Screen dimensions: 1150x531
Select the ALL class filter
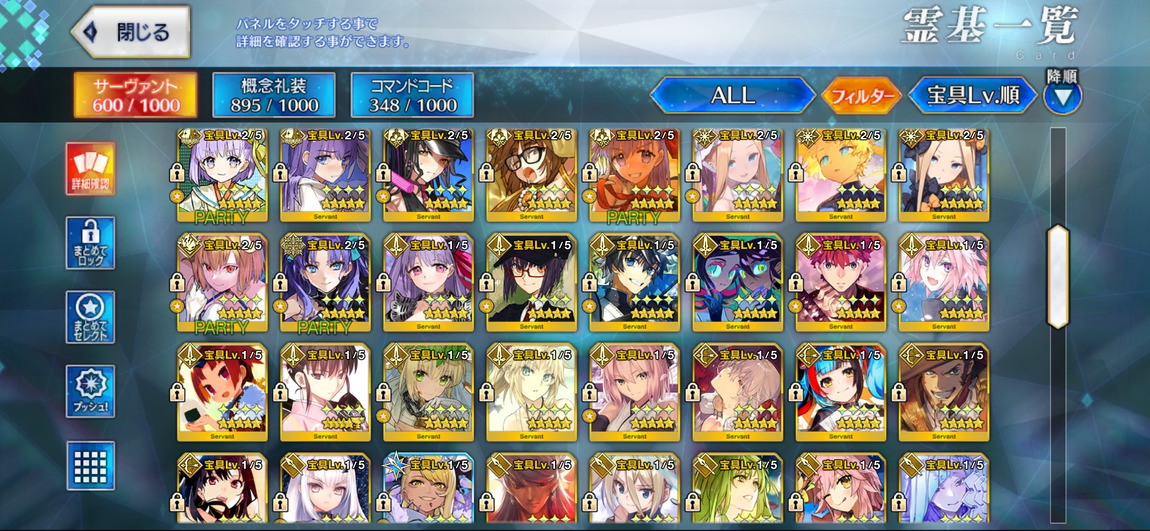(x=732, y=96)
